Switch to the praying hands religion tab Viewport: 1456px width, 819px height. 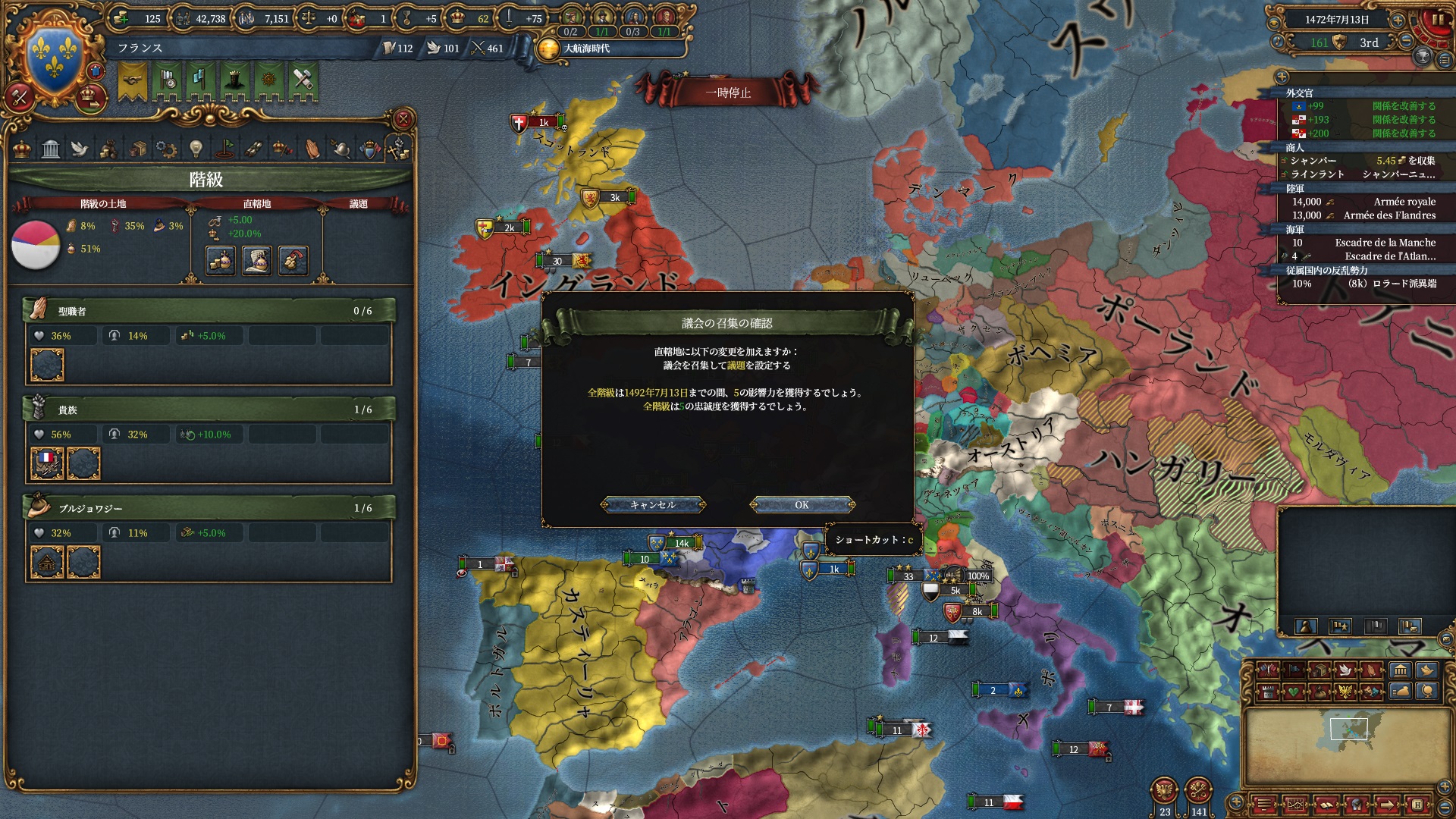tap(312, 149)
